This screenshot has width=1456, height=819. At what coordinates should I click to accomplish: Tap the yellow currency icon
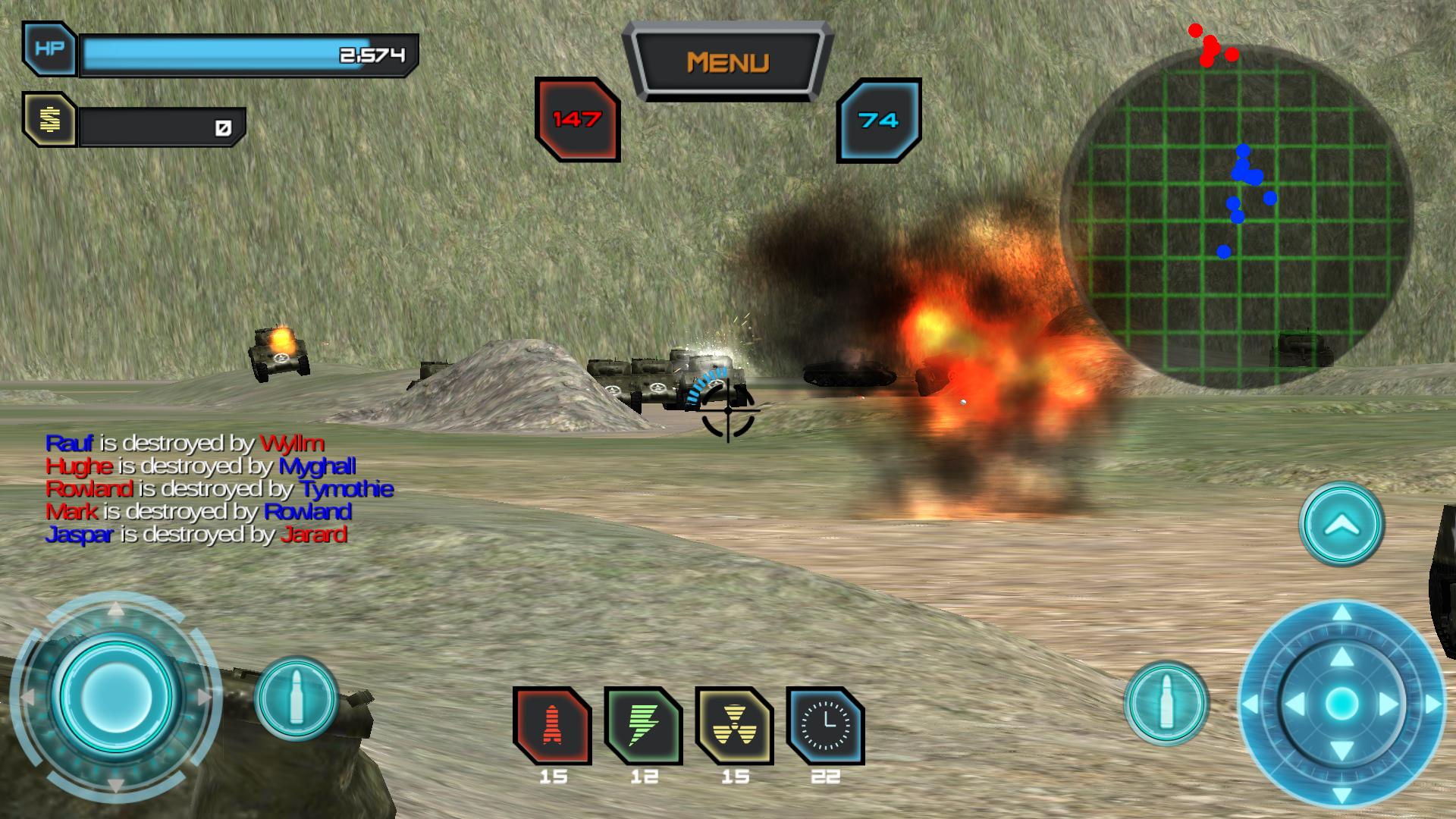pyautogui.click(x=49, y=120)
